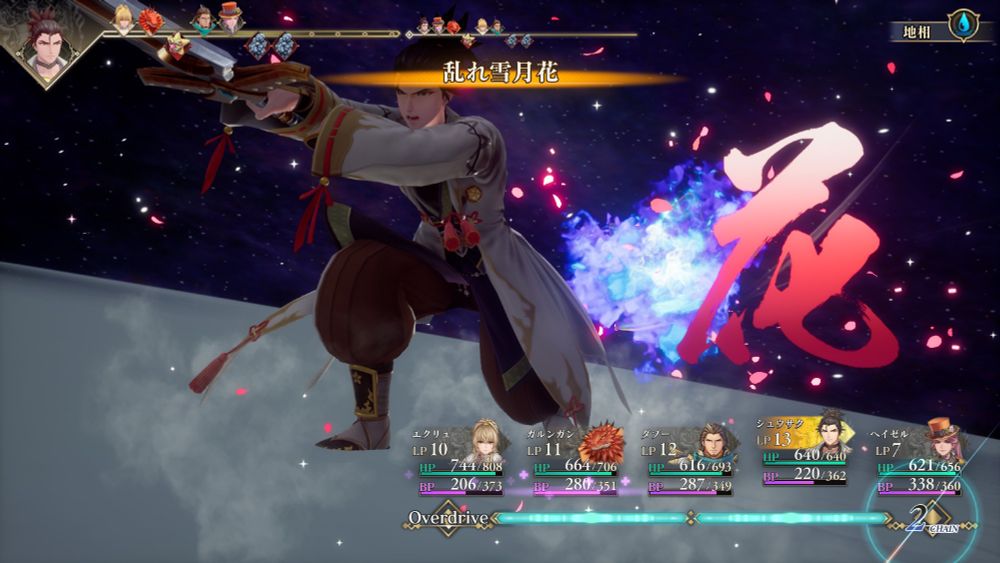Viewport: 1000px width, 563px height.
Task: Choose the top-hat character's timeline portrait
Action: pyautogui.click(x=231, y=18)
